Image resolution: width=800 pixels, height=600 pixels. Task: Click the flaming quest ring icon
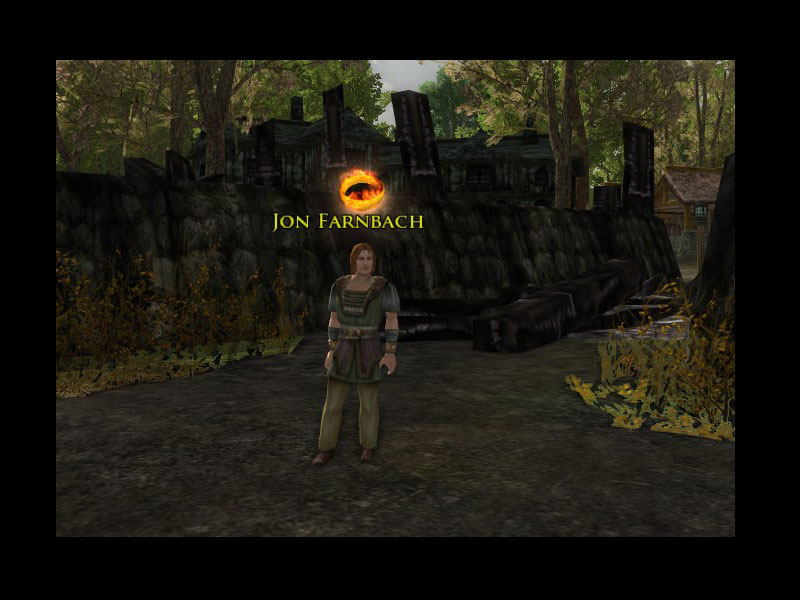(x=356, y=188)
